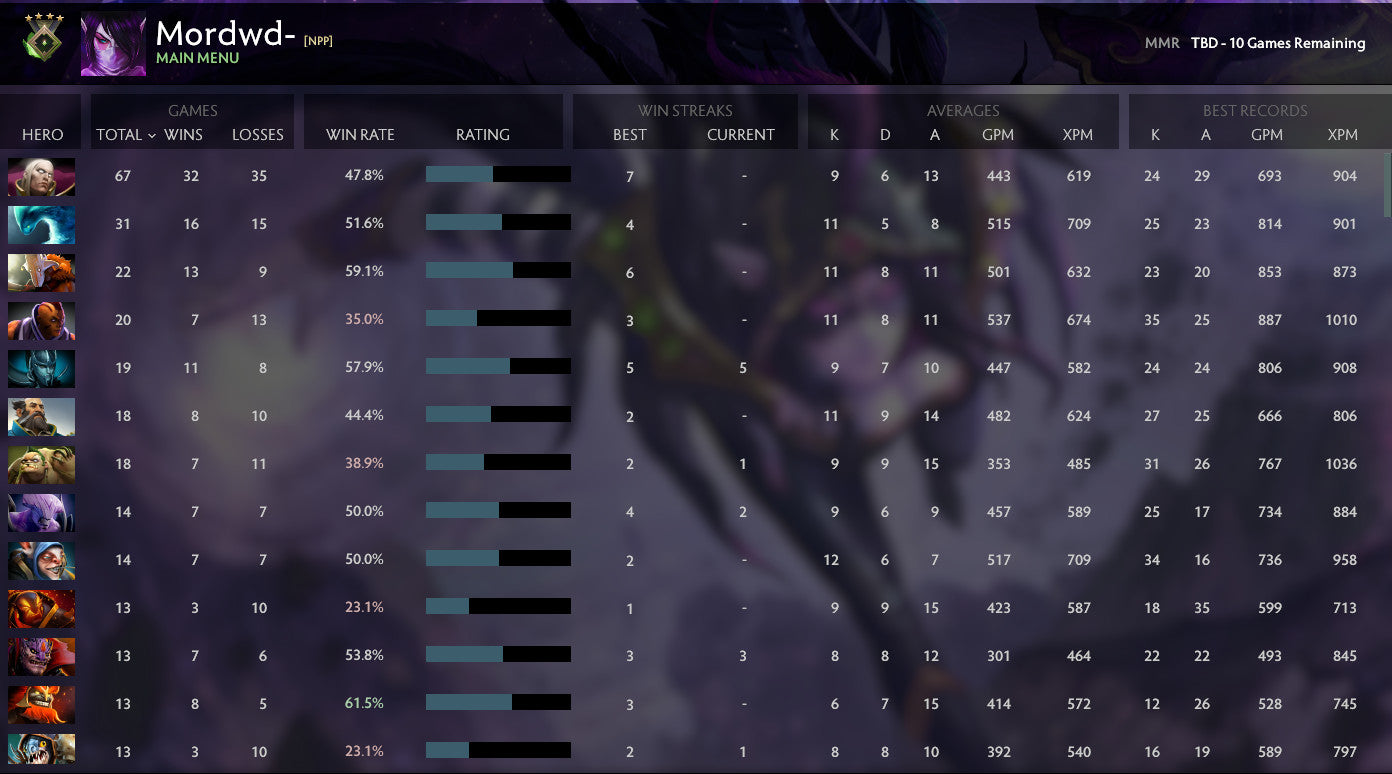1392x774 pixels.
Task: Click the Razor hero icon
Action: pyautogui.click(x=41, y=367)
